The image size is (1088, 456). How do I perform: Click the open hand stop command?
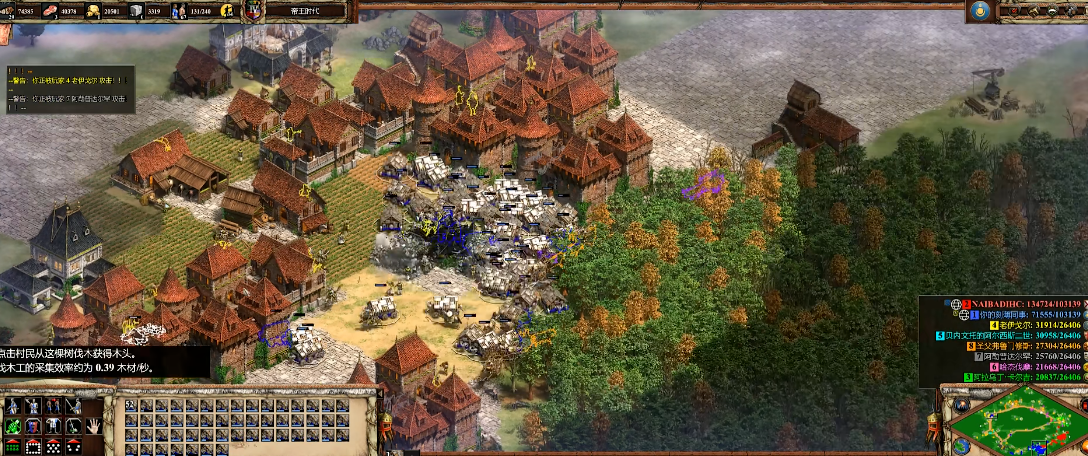[93, 424]
